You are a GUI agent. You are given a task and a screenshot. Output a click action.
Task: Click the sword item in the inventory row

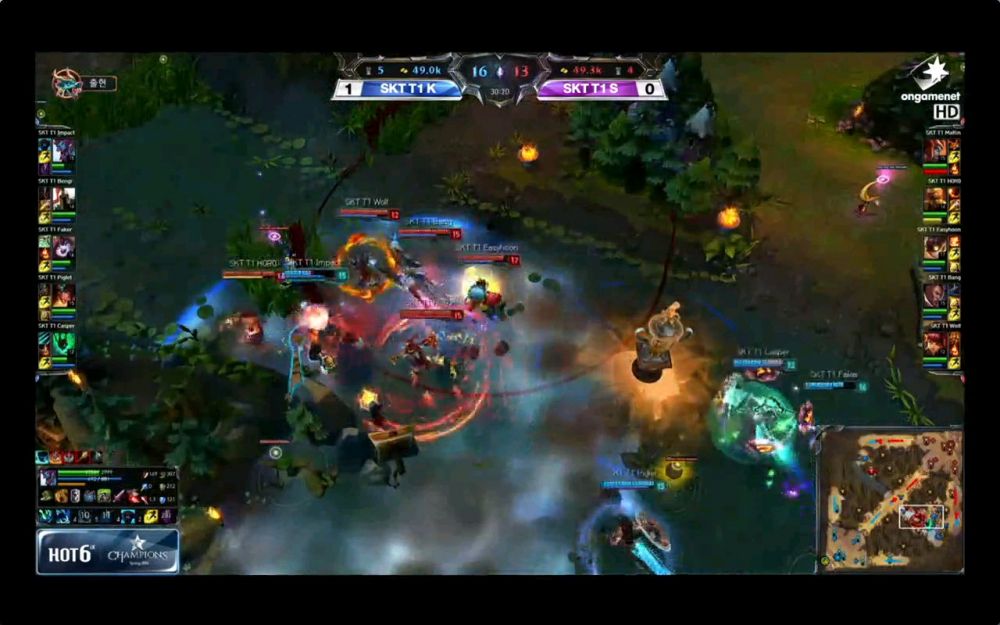click(118, 496)
